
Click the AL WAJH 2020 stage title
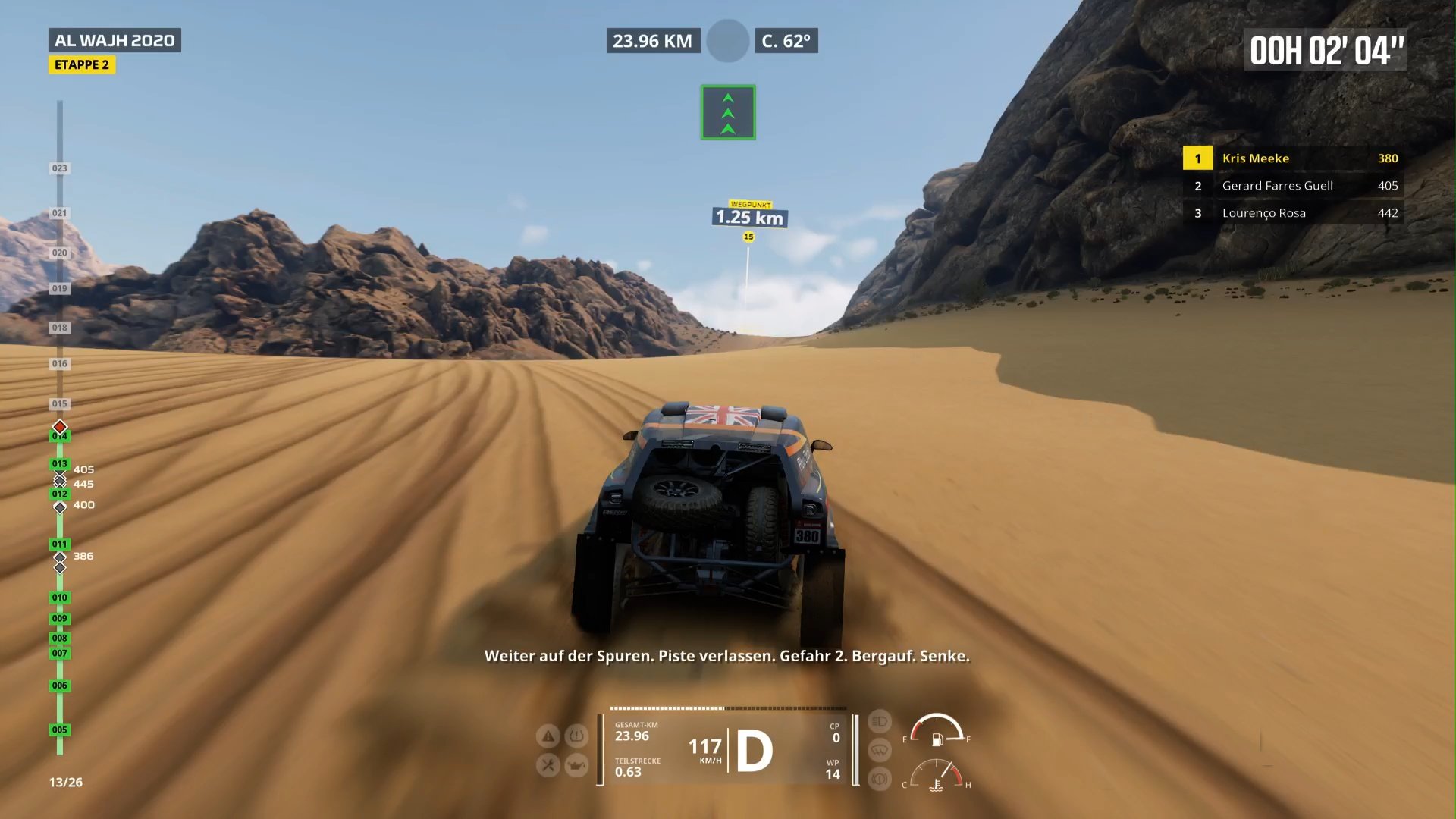[x=114, y=41]
